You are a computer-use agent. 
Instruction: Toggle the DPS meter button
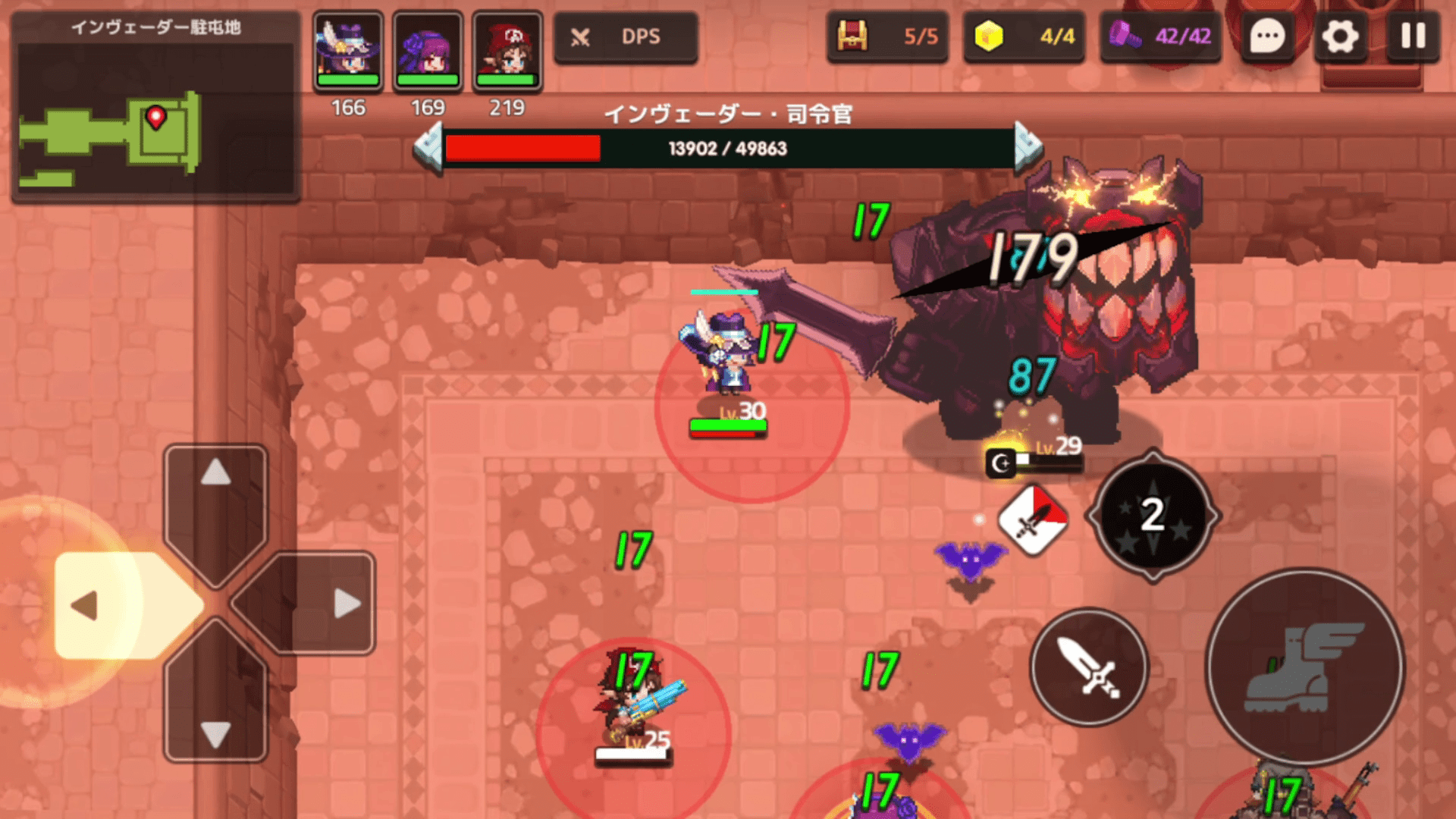[x=625, y=36]
